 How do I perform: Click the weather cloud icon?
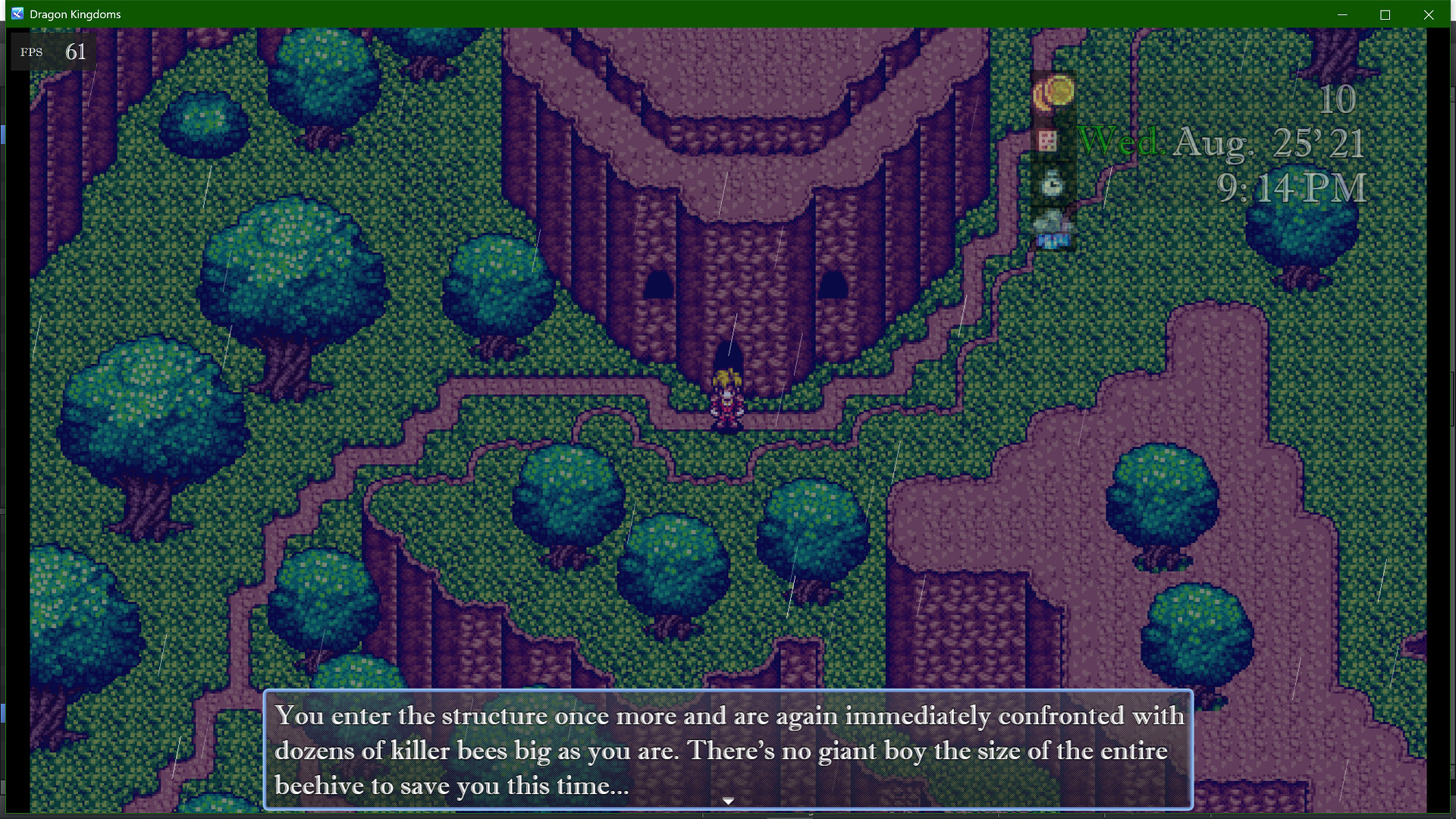1050,221
